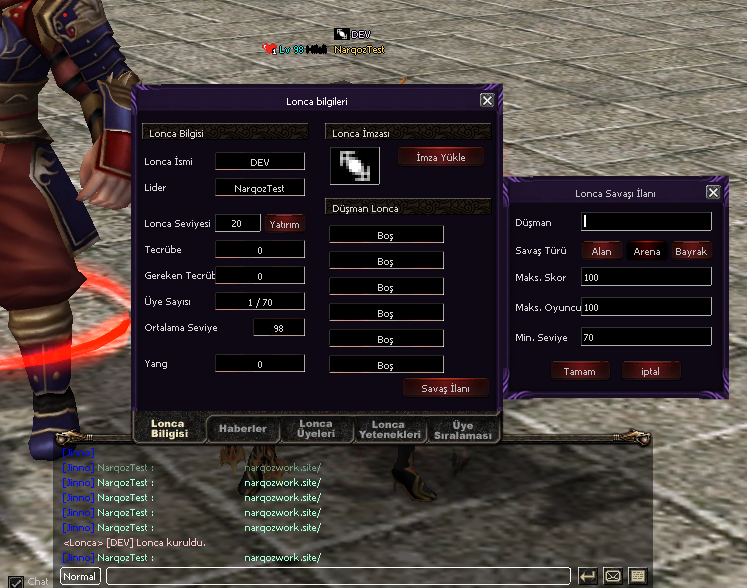
Task: Click the Normal chat mode button
Action: click(x=80, y=576)
